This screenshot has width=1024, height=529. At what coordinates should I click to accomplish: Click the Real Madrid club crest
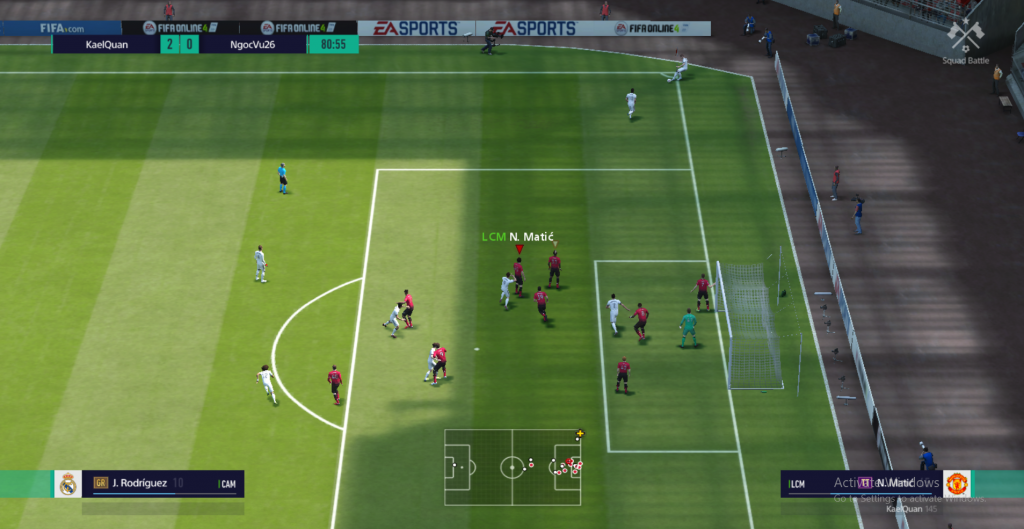[x=68, y=484]
